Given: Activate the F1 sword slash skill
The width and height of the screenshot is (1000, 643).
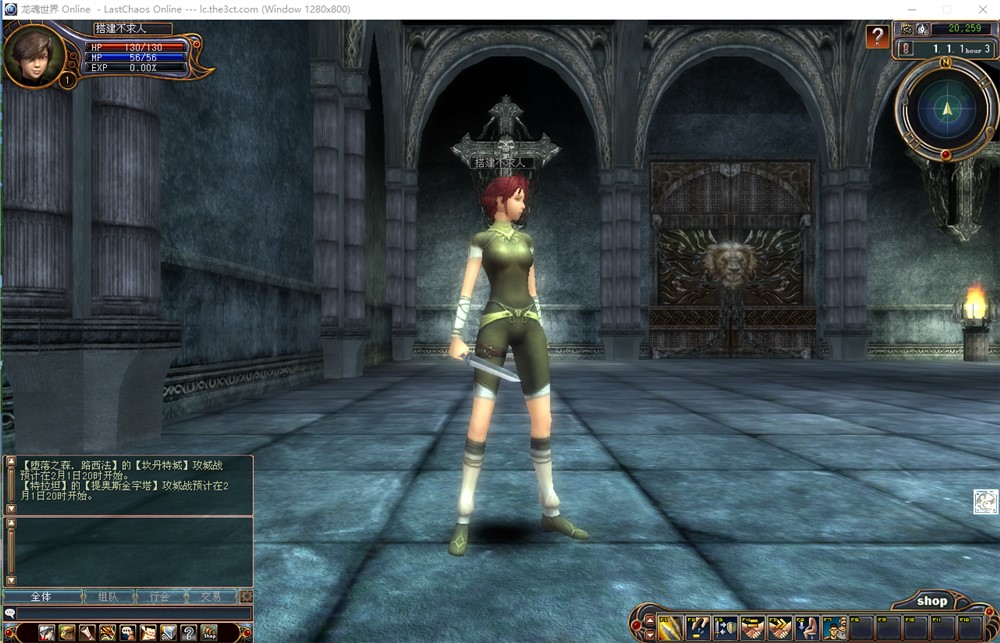Looking at the screenshot, I should pos(669,628).
